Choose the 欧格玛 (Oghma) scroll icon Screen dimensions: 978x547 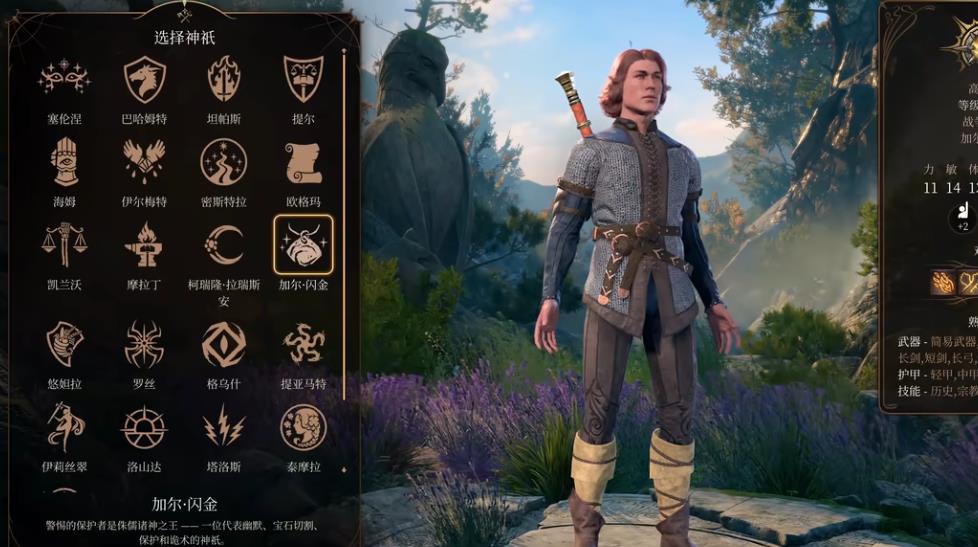[x=303, y=161]
